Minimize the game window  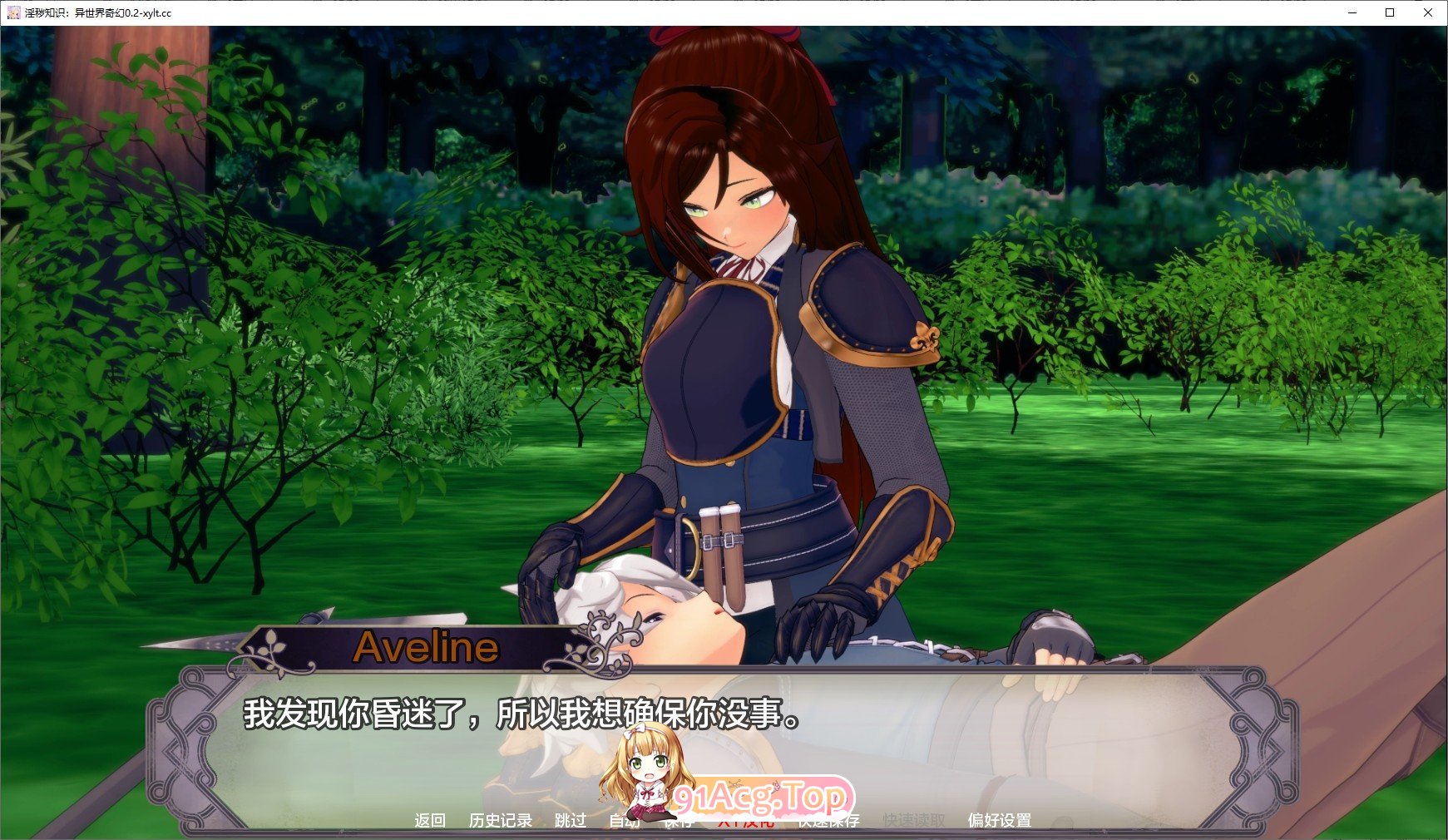point(1352,12)
